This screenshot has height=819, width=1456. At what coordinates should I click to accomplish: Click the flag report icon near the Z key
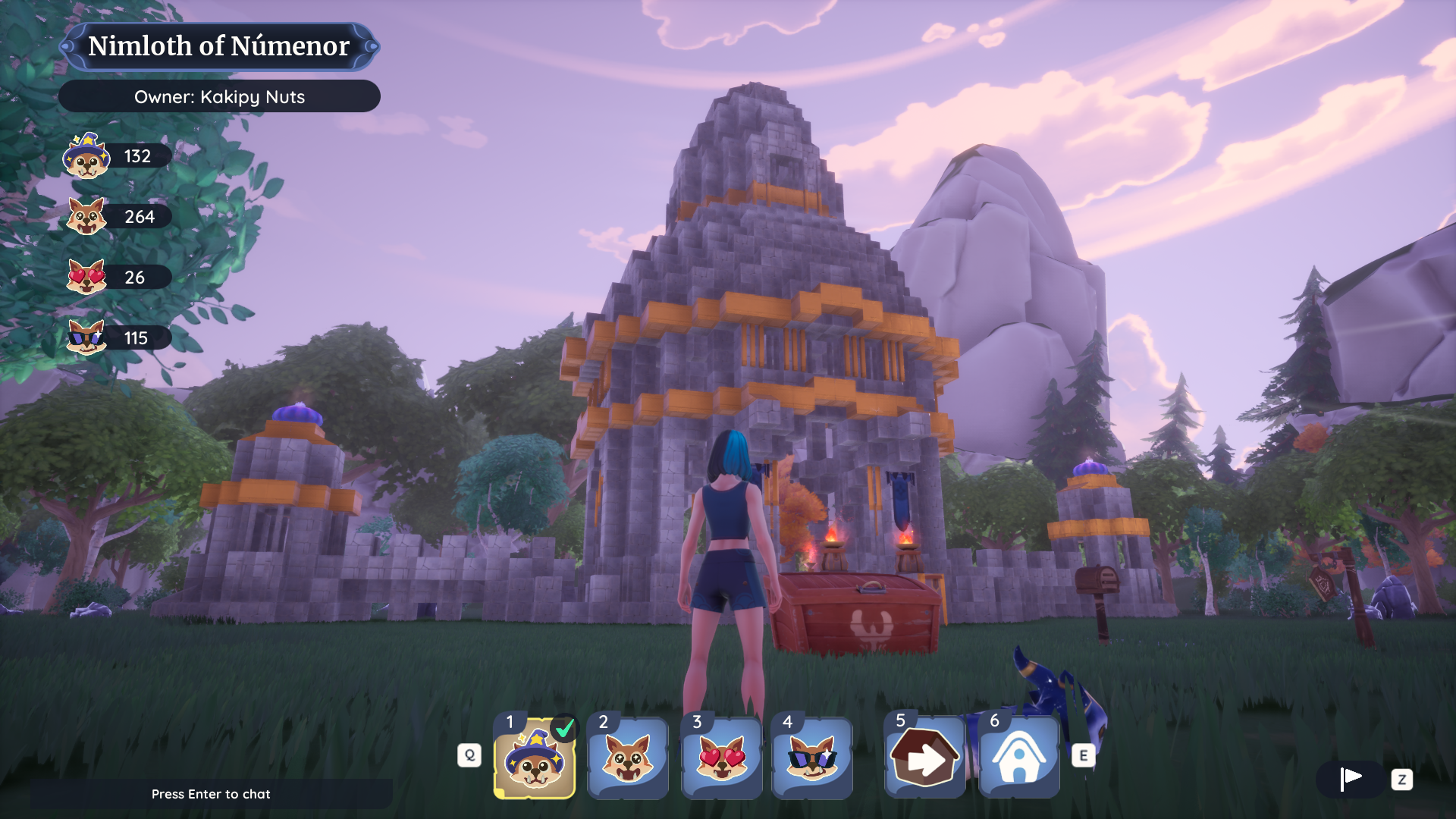tap(1351, 779)
